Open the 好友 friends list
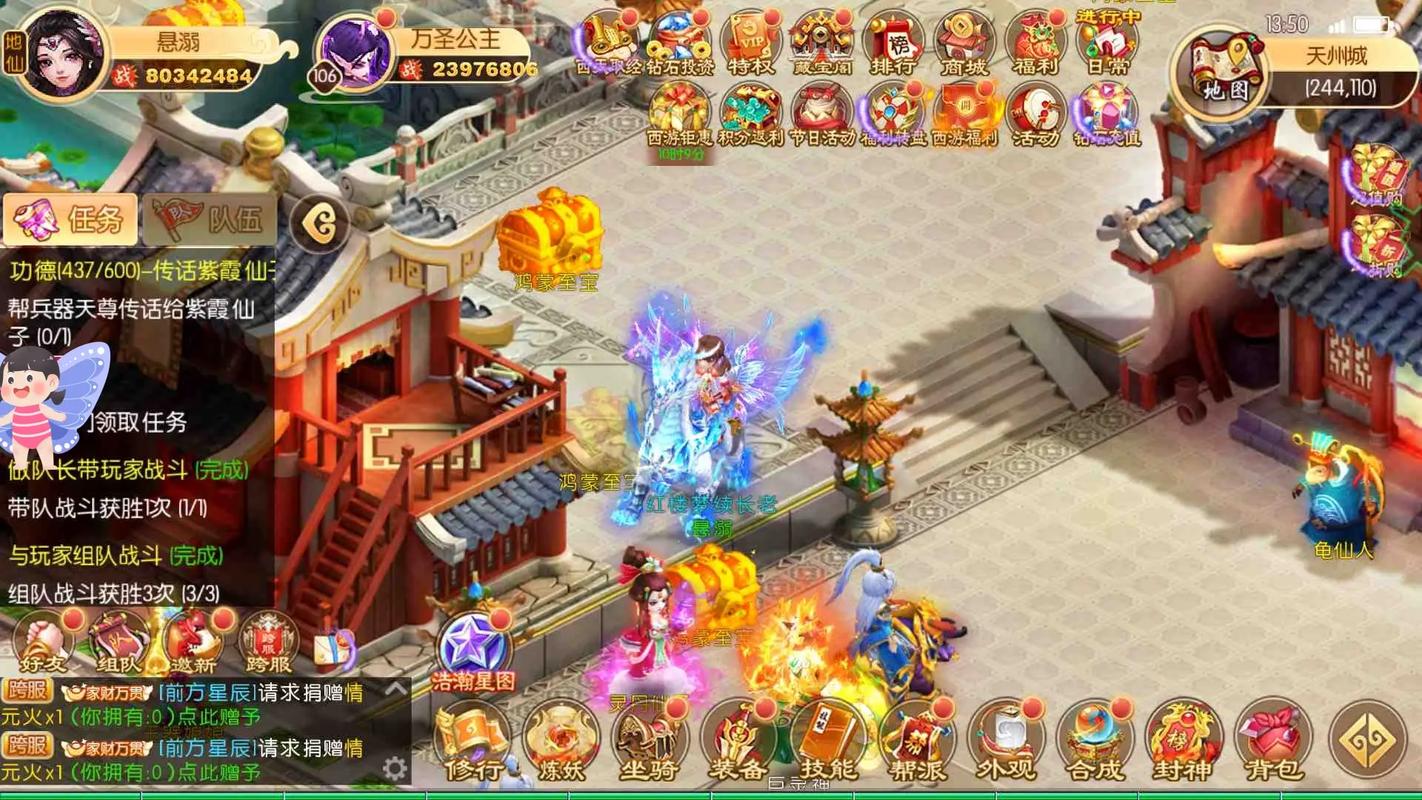Viewport: 1422px width, 800px height. 42,642
